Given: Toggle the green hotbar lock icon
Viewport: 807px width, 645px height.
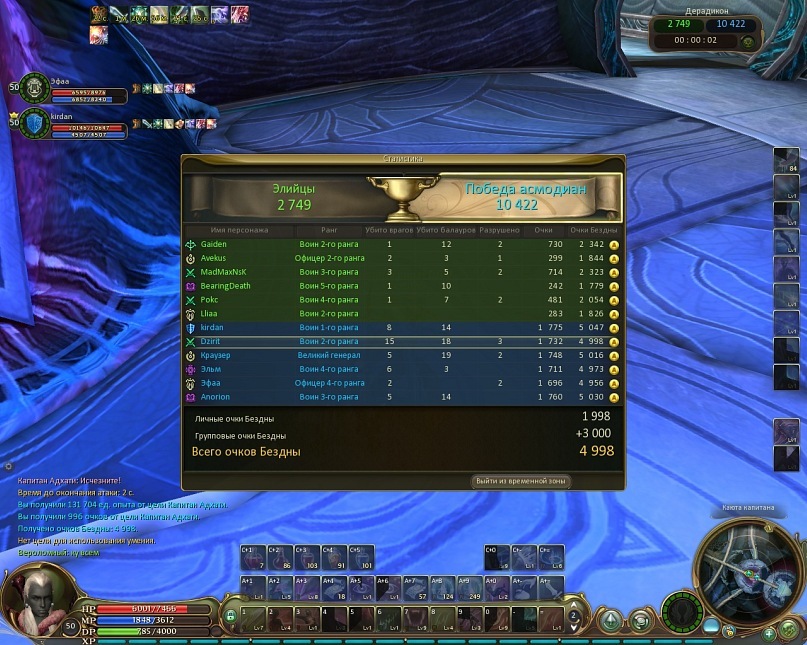Looking at the screenshot, I should pyautogui.click(x=231, y=616).
